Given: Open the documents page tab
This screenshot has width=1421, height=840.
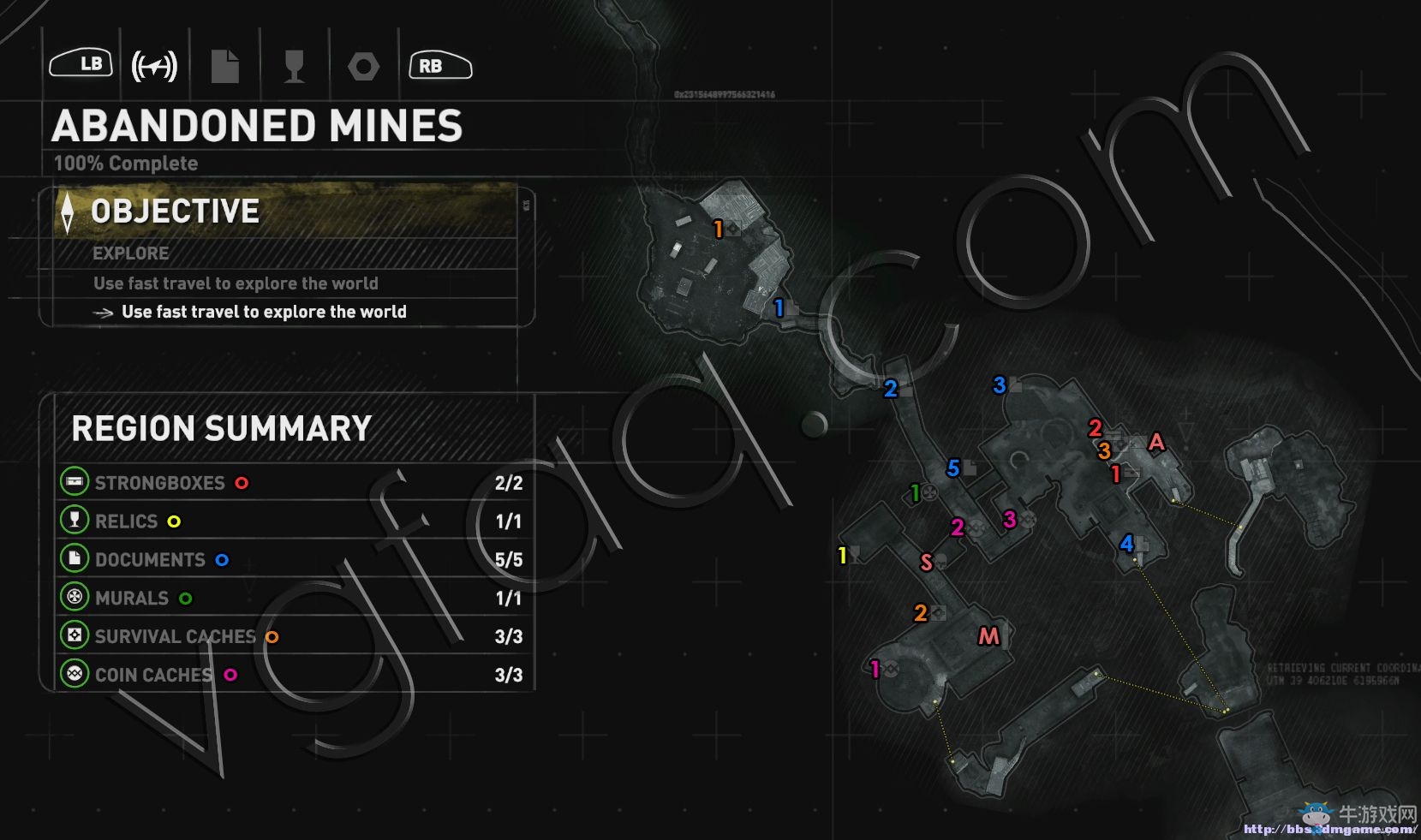Looking at the screenshot, I should 224,66.
